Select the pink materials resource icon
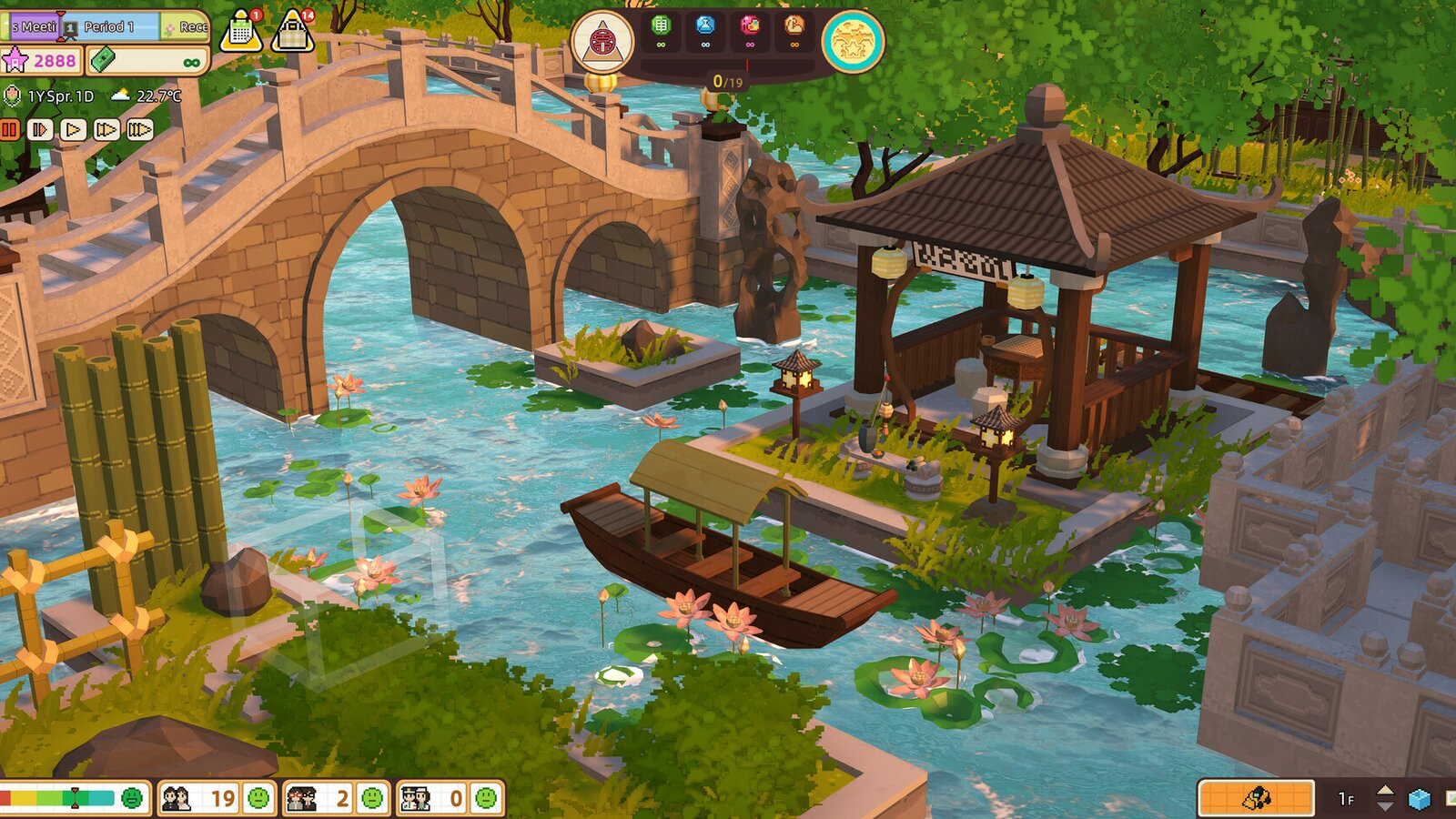The width and height of the screenshot is (1456, 819). [x=751, y=25]
